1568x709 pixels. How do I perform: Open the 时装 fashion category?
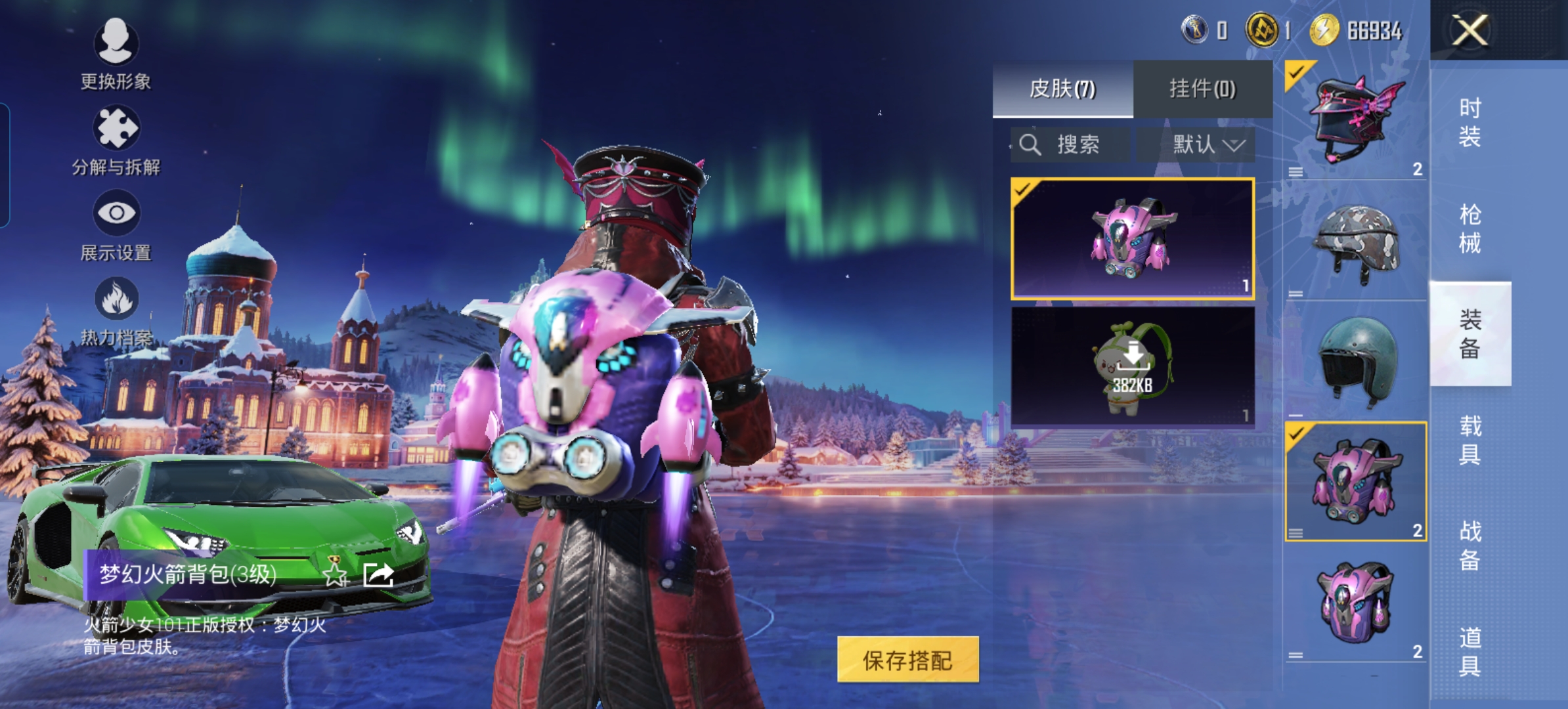tap(1470, 122)
